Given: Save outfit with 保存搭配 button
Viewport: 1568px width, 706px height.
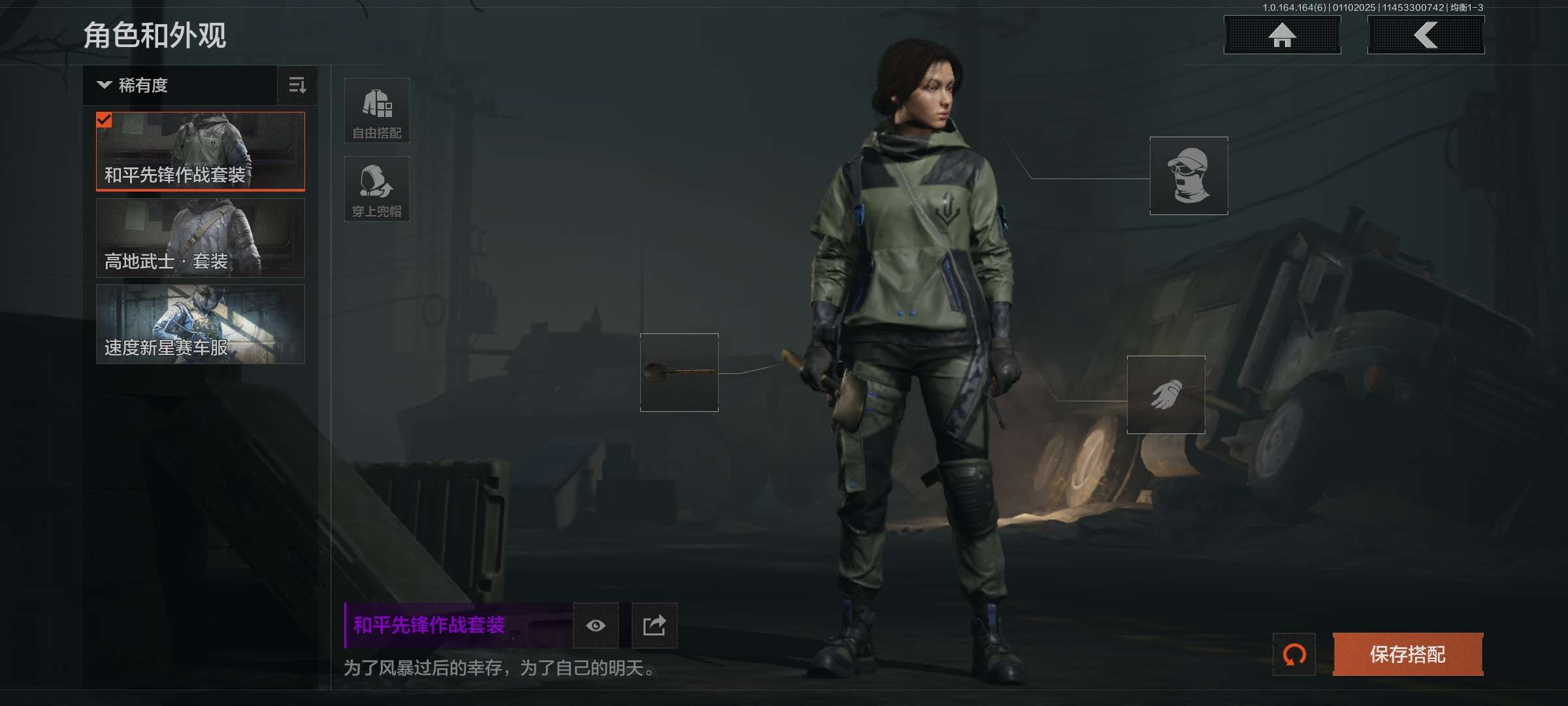Looking at the screenshot, I should tap(1407, 654).
